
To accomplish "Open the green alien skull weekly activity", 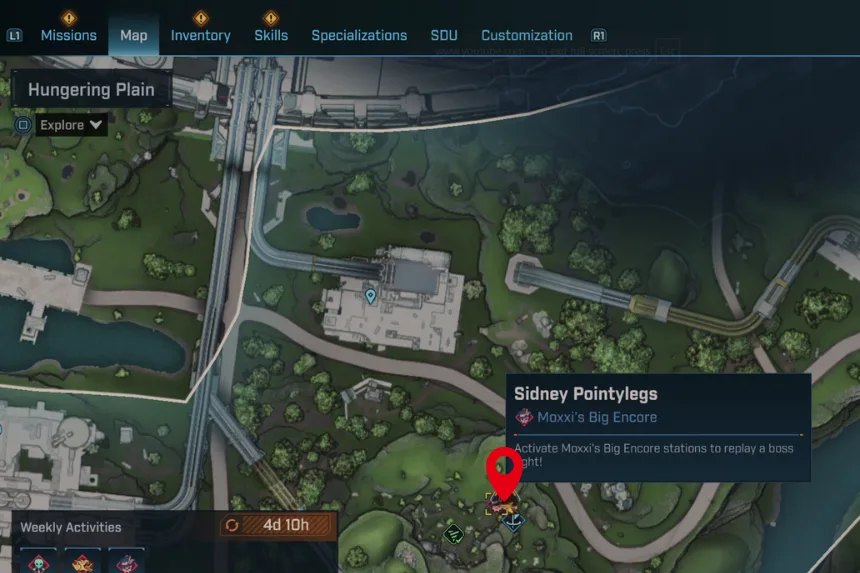I will [x=40, y=563].
